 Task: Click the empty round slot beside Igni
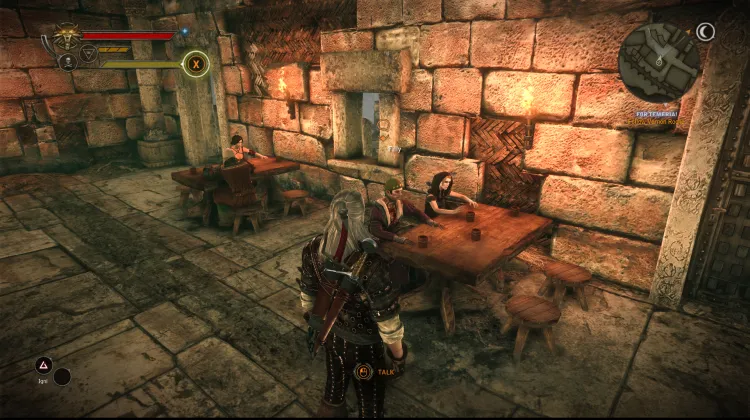click(63, 377)
